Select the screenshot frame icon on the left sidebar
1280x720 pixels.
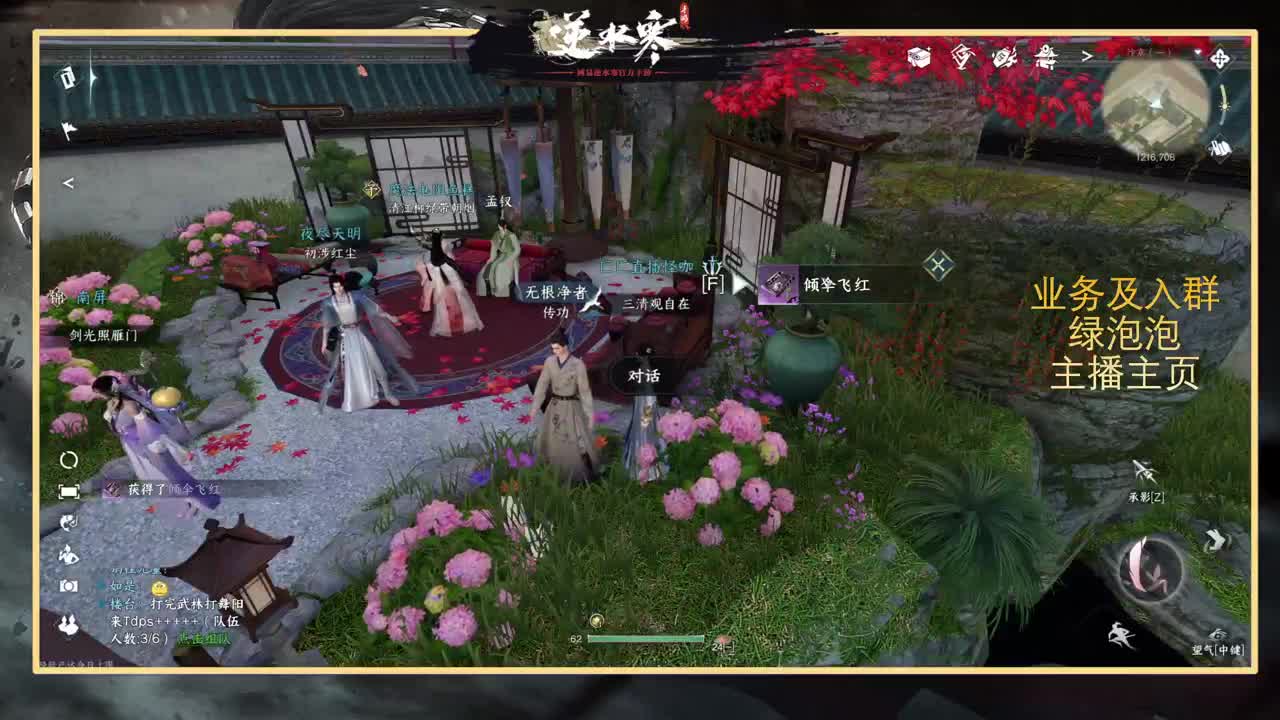68,490
